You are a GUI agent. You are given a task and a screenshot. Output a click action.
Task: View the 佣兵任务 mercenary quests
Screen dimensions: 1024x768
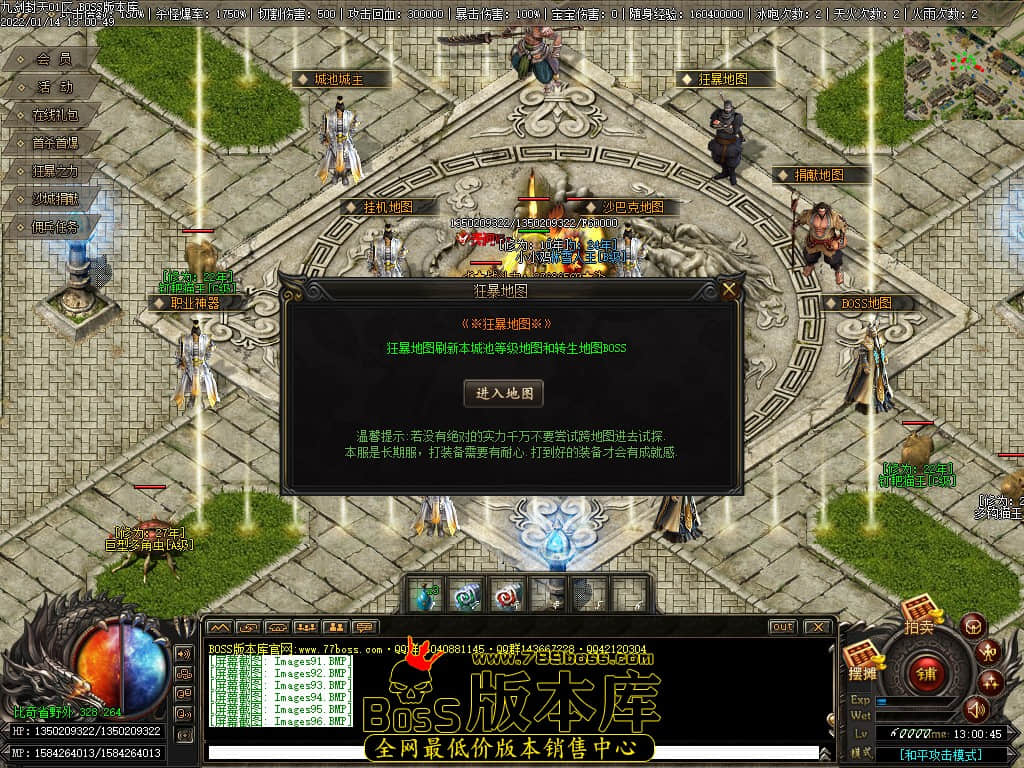[x=54, y=227]
